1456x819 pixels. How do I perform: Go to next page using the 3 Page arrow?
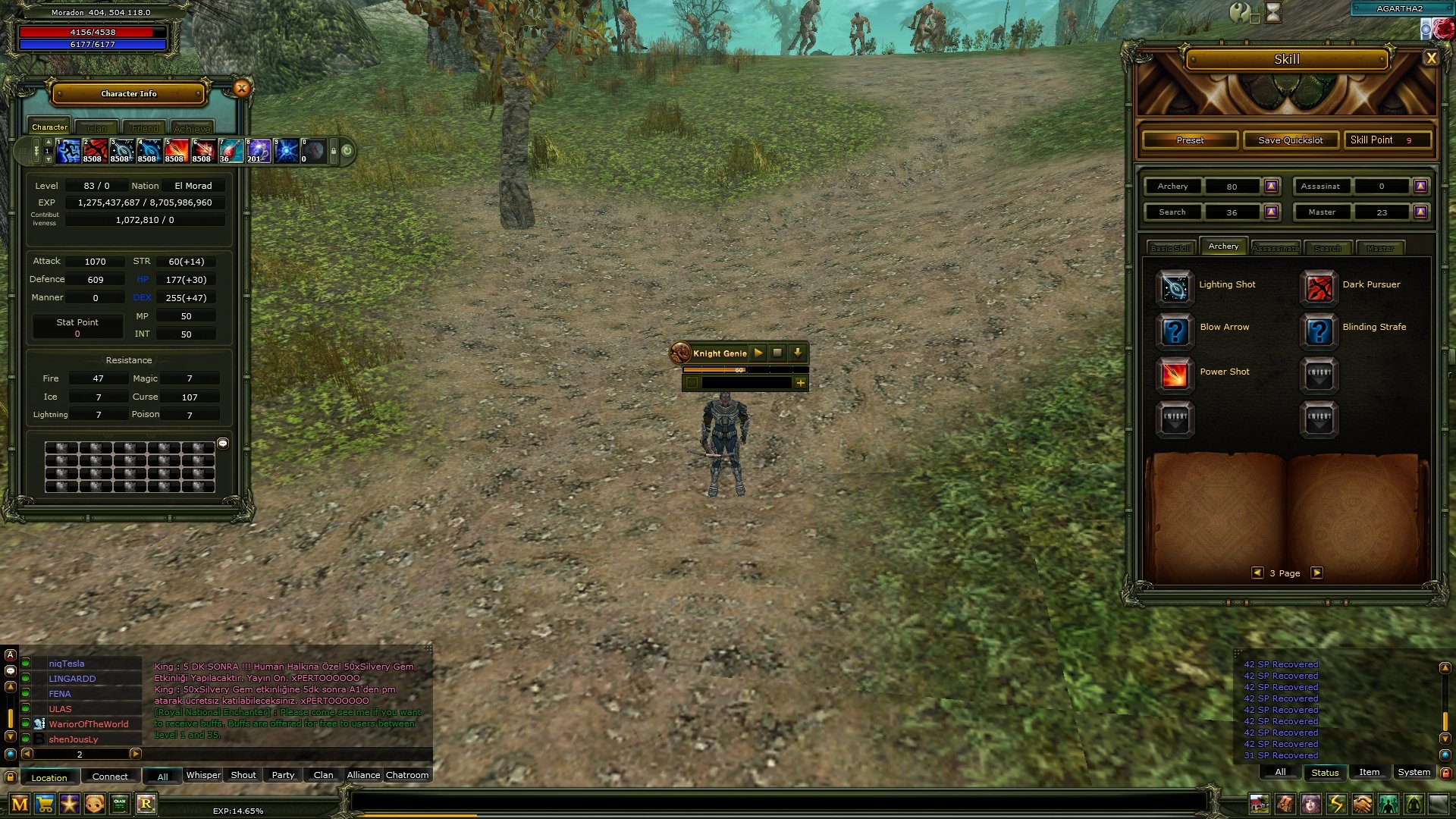1317,573
